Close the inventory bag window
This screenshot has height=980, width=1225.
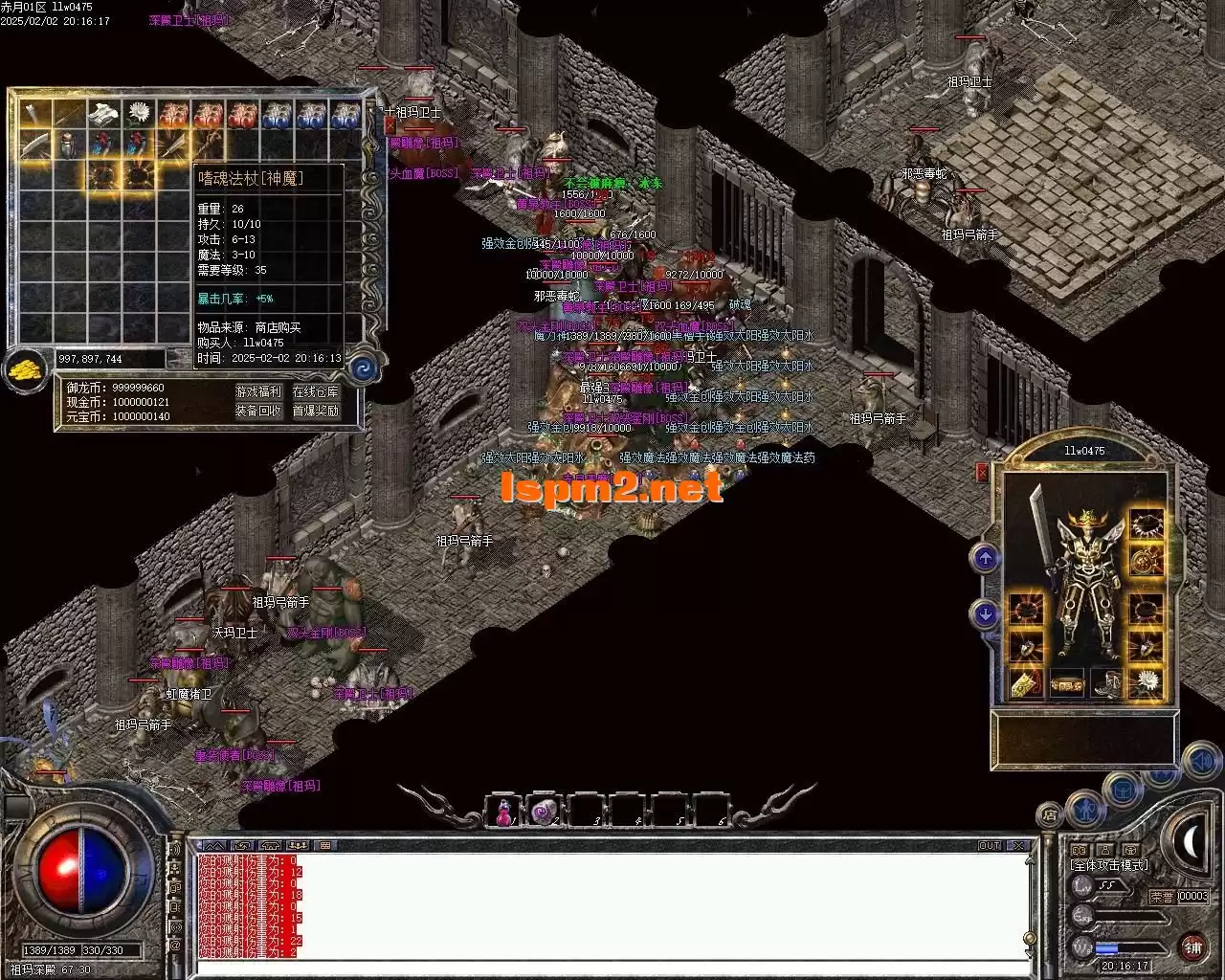(x=390, y=125)
